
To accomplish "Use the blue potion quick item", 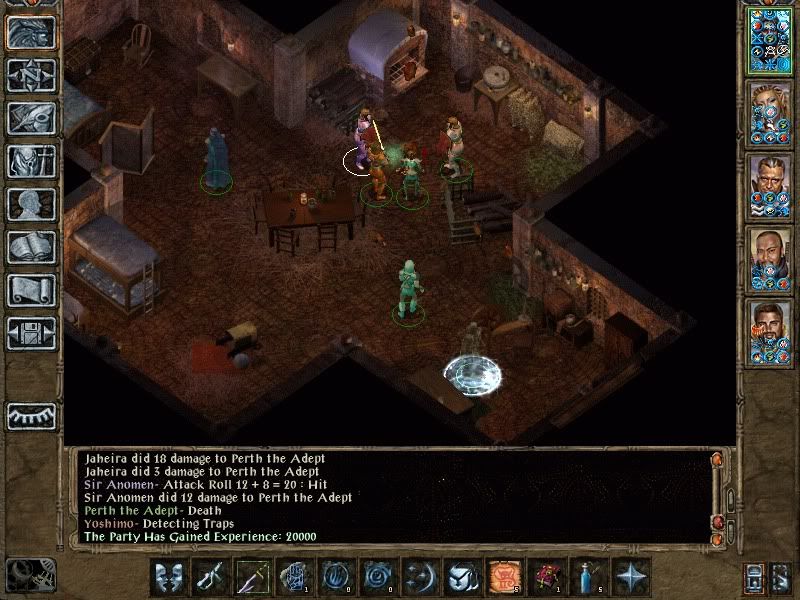I will point(587,575).
